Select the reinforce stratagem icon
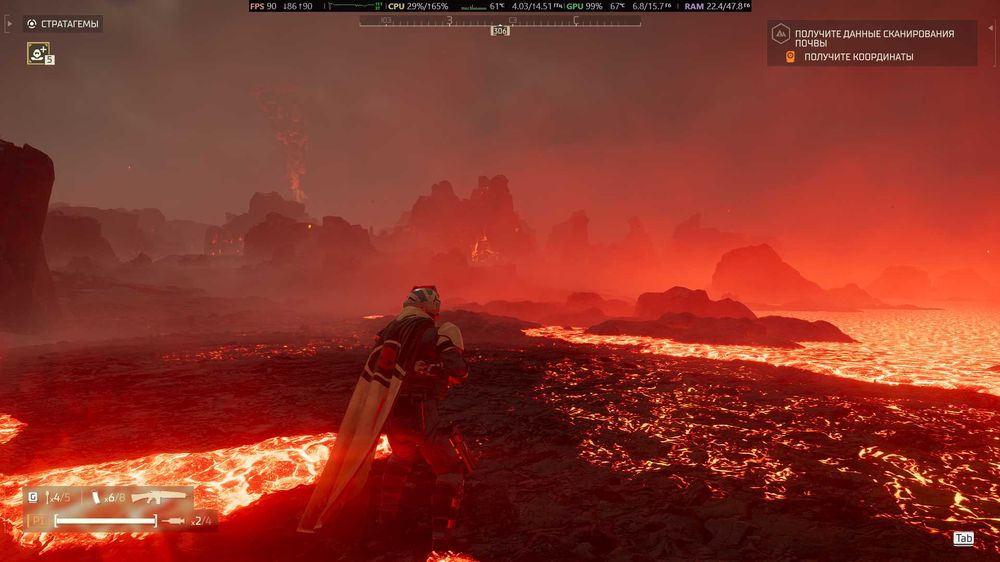1000x562 pixels. click(x=38, y=53)
